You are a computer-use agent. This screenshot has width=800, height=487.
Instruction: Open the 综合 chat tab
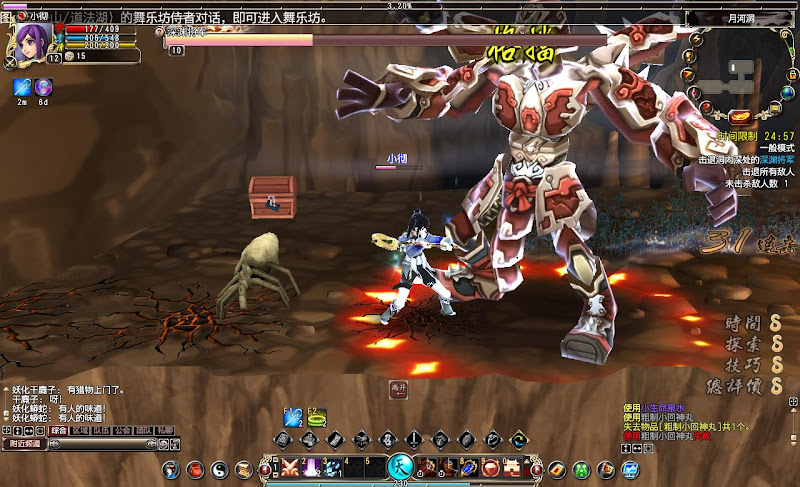tap(60, 430)
